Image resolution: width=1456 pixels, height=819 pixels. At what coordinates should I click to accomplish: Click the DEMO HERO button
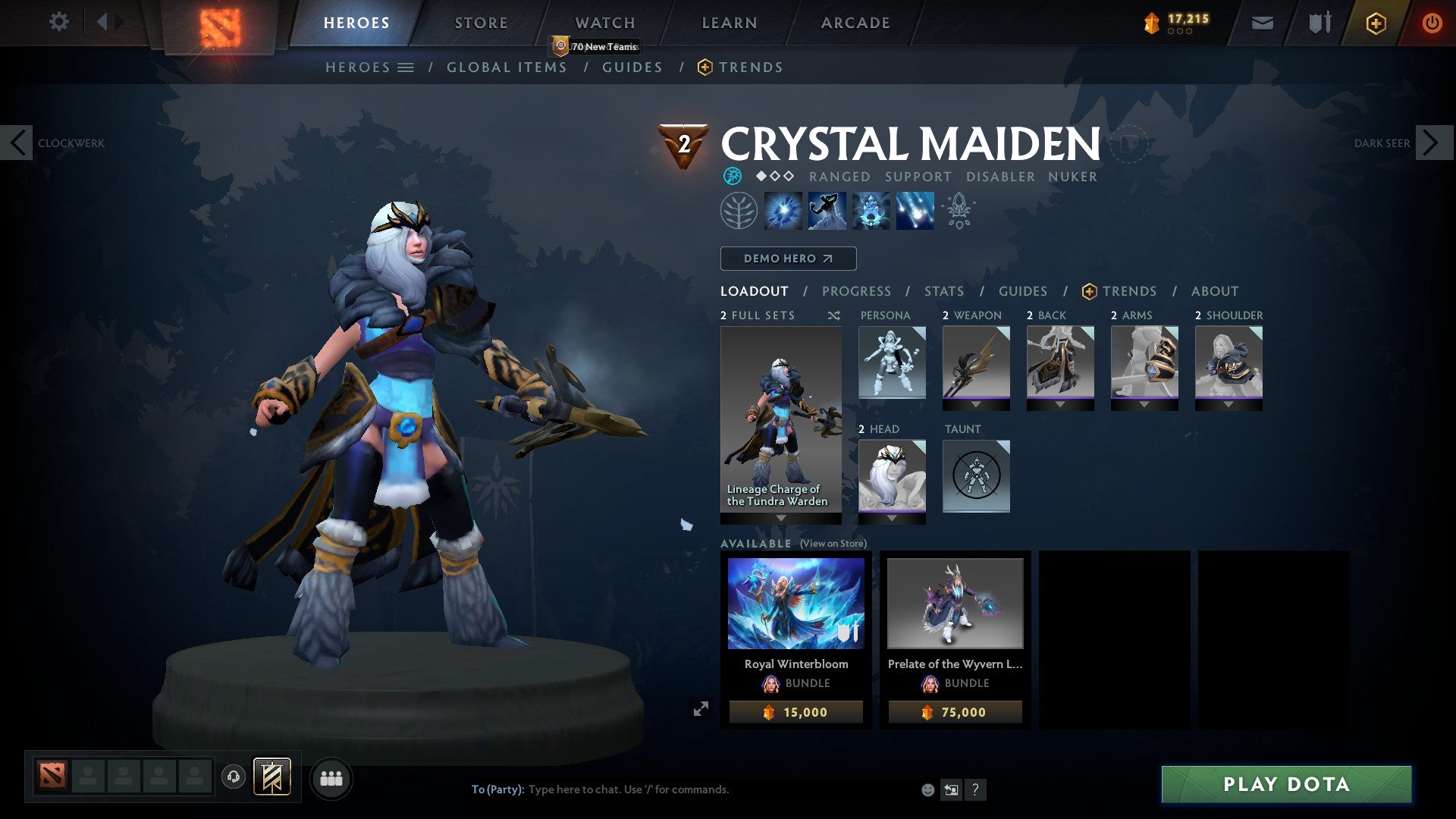click(787, 258)
